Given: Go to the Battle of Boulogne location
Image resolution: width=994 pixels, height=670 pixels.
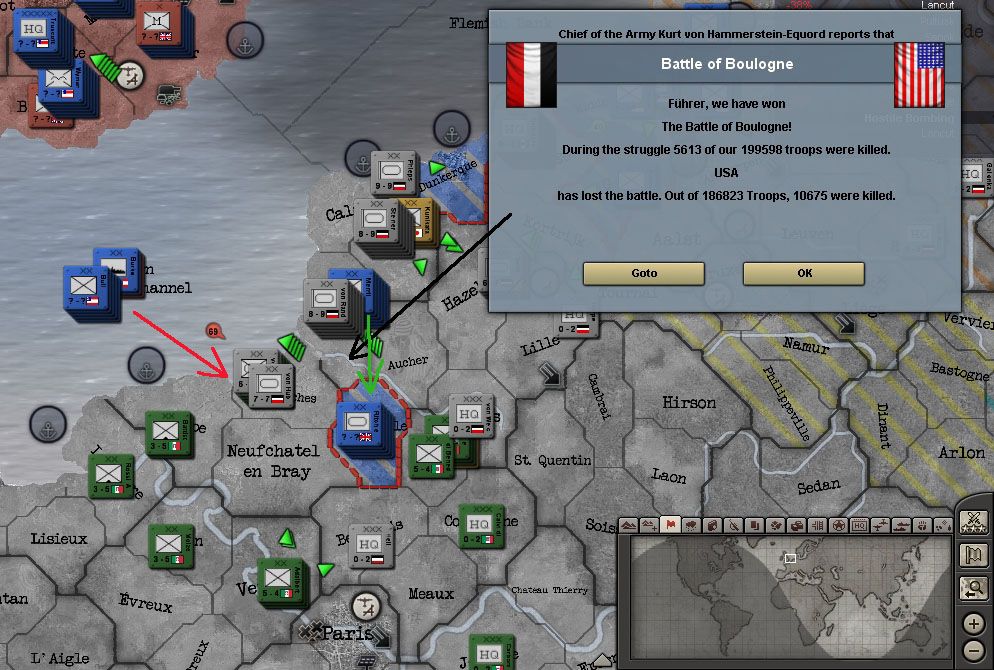Looking at the screenshot, I should [644, 273].
